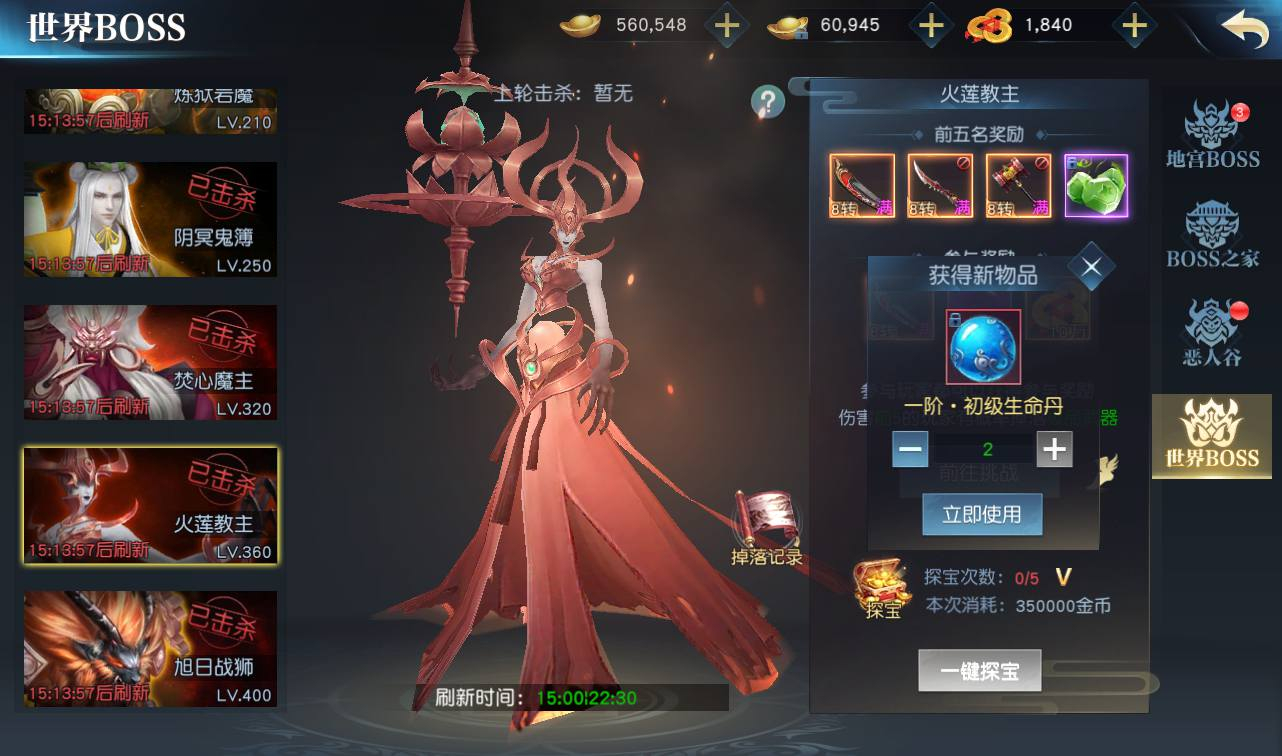Open the 掉落记录 drop log

767,528
